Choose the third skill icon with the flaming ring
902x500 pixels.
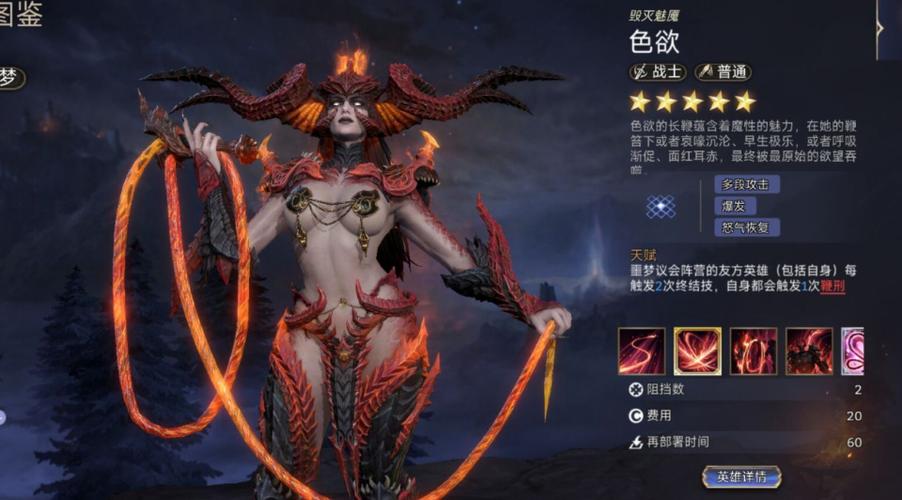pos(753,351)
